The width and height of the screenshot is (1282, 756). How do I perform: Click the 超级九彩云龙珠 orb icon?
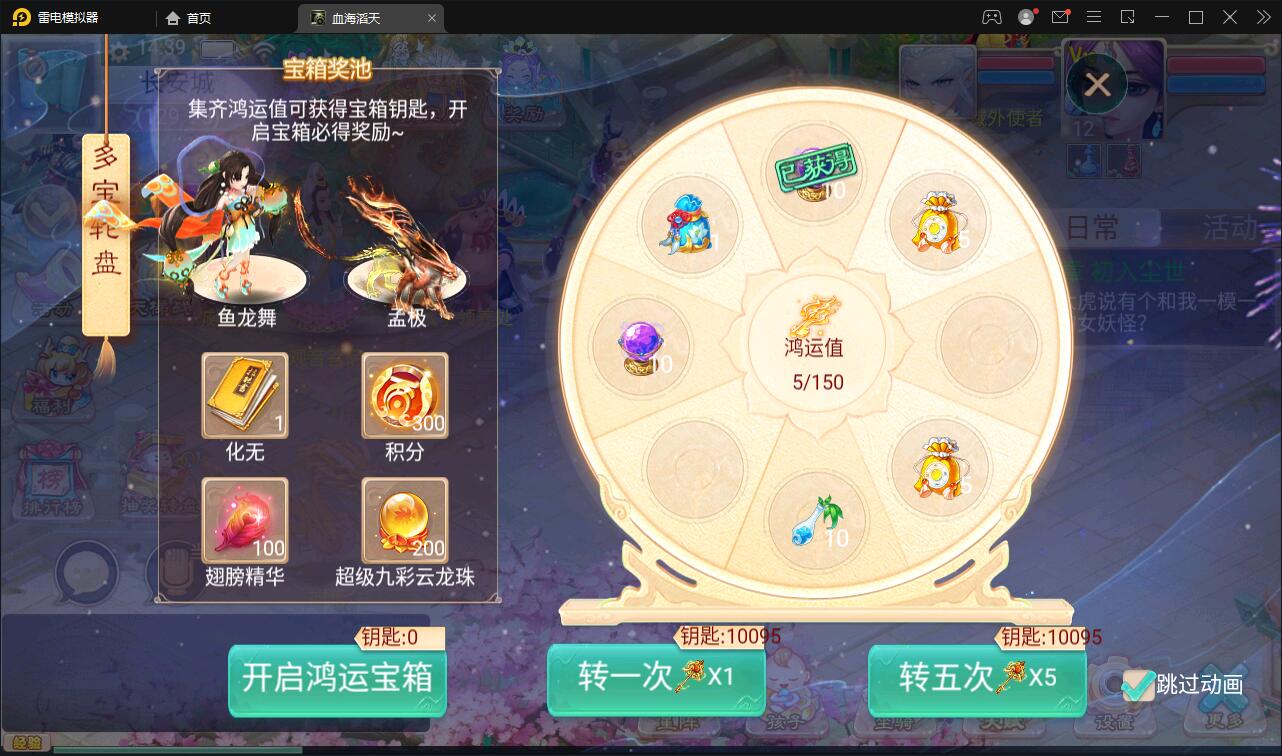(x=404, y=521)
